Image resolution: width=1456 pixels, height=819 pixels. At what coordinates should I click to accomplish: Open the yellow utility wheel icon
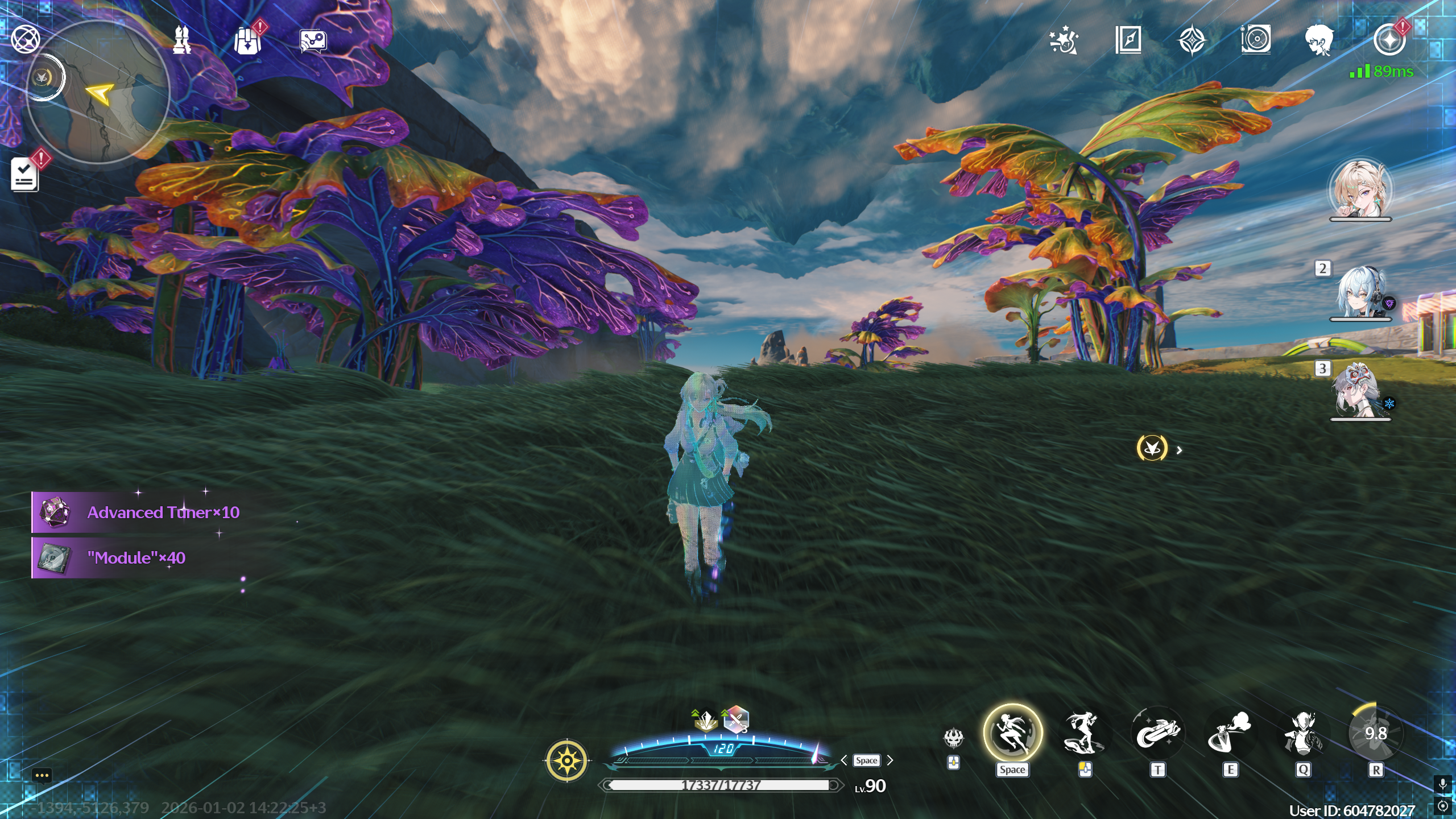pos(567,760)
